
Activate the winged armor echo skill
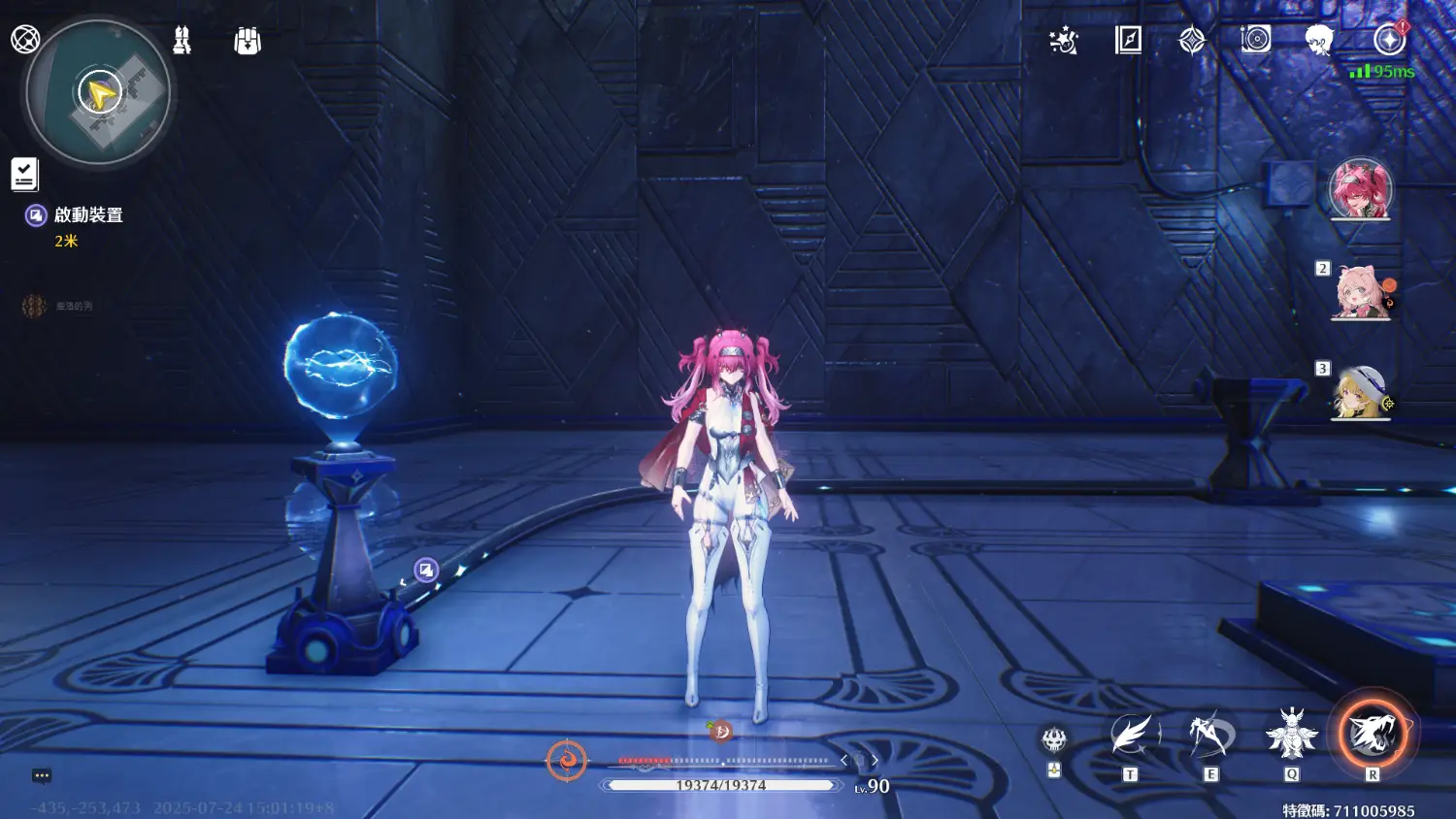pos(1291,735)
